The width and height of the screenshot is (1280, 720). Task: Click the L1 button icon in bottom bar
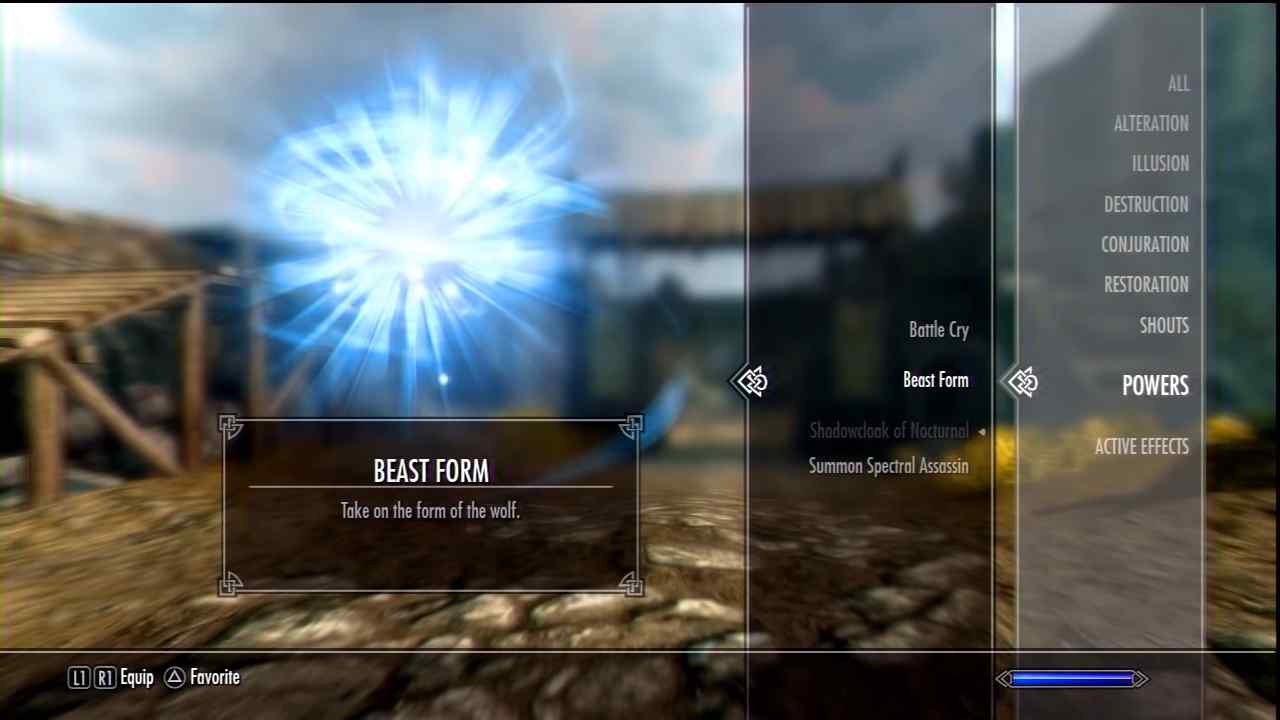pos(78,677)
